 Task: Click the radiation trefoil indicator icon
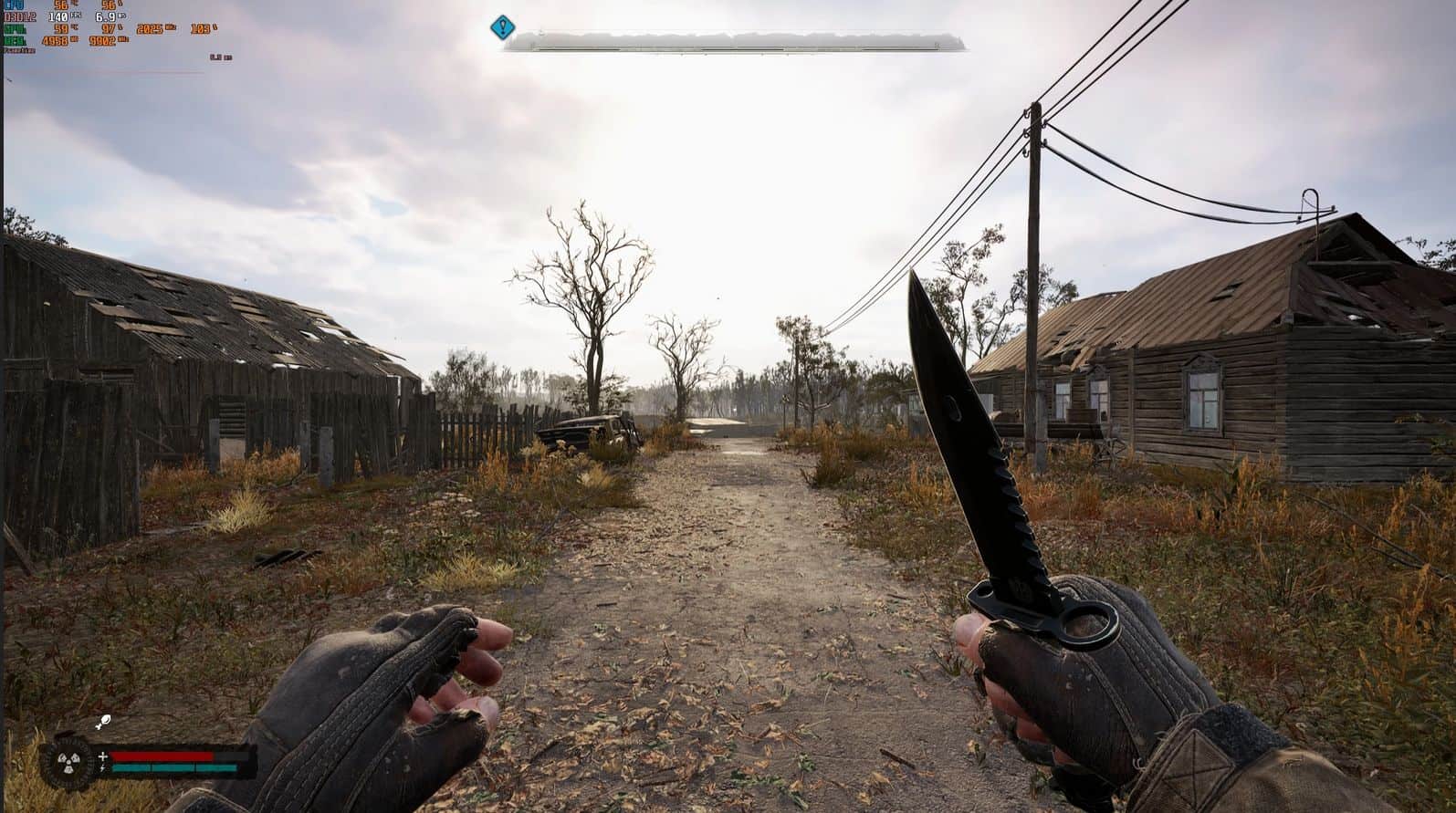point(69,762)
